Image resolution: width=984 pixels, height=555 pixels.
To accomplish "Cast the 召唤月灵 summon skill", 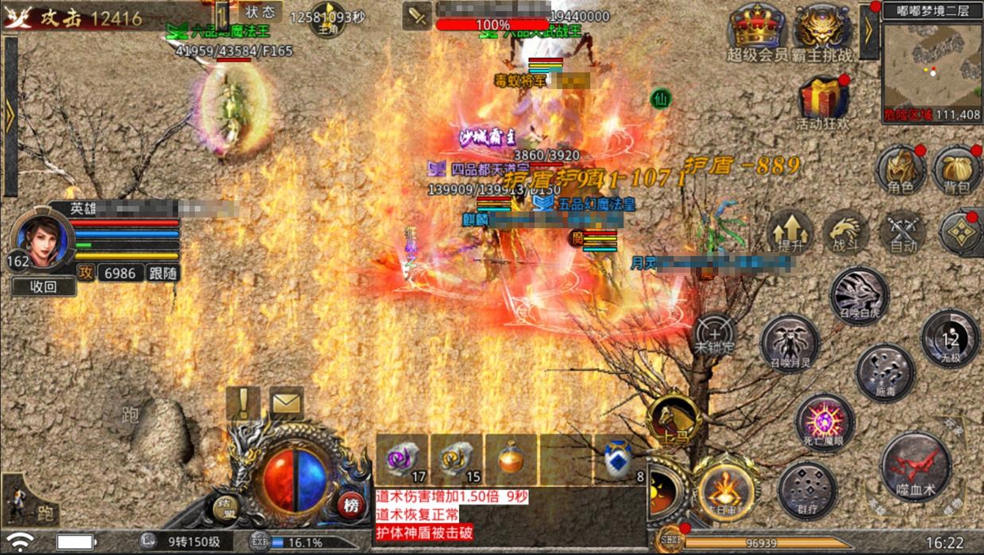I will (x=790, y=344).
